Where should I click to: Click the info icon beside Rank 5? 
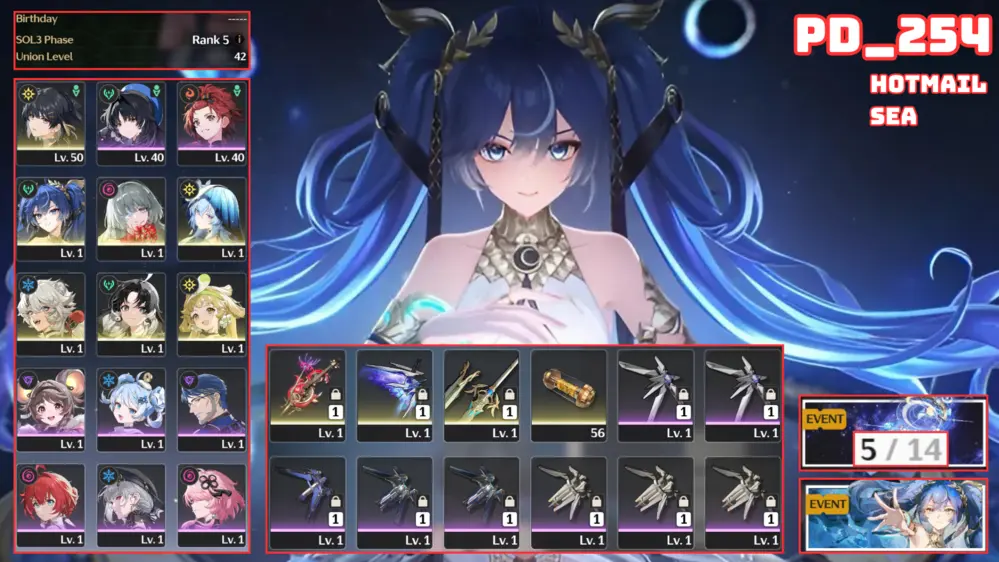239,40
